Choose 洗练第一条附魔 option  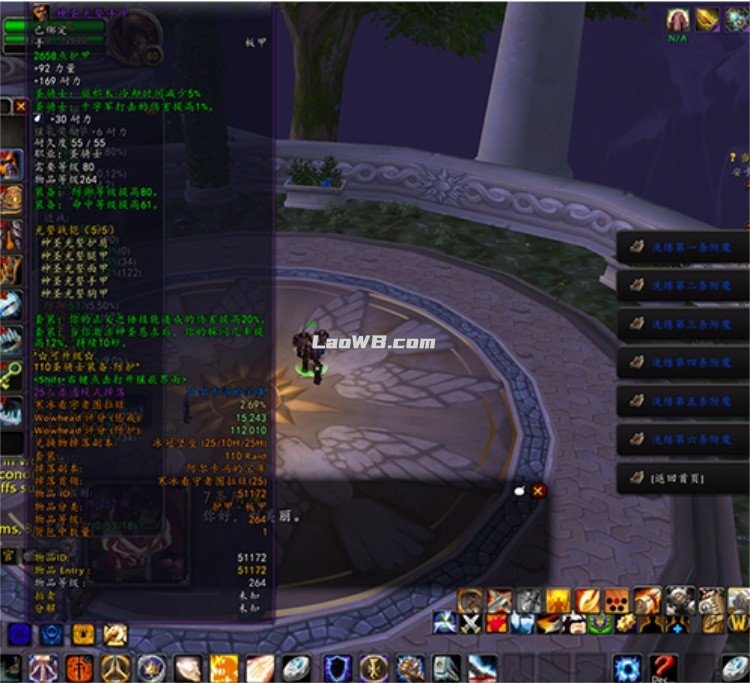click(x=682, y=247)
